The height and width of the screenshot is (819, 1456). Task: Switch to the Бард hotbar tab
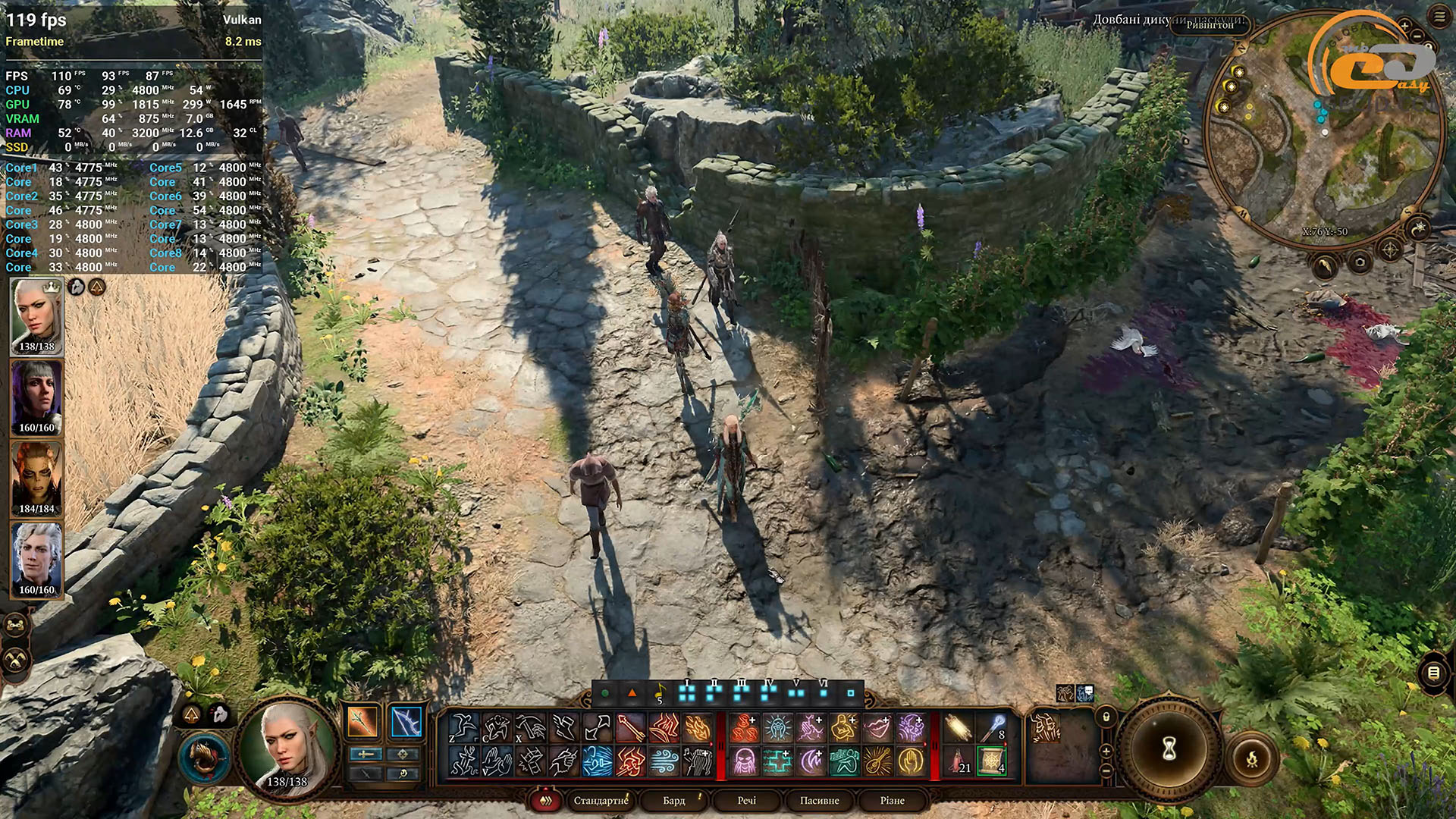[673, 800]
